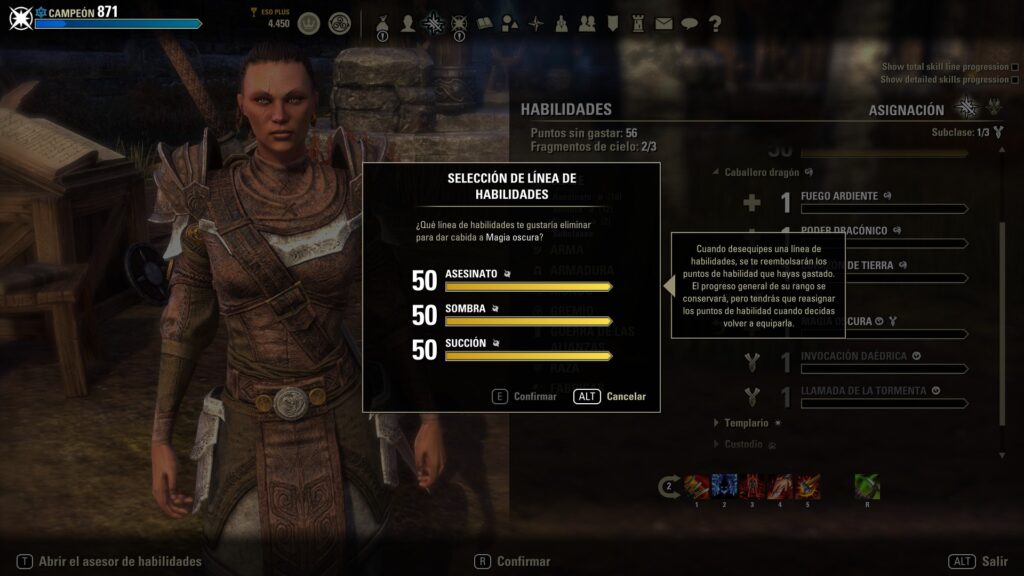Open the journal book icon
The width and height of the screenshot is (1024, 576).
(485, 24)
